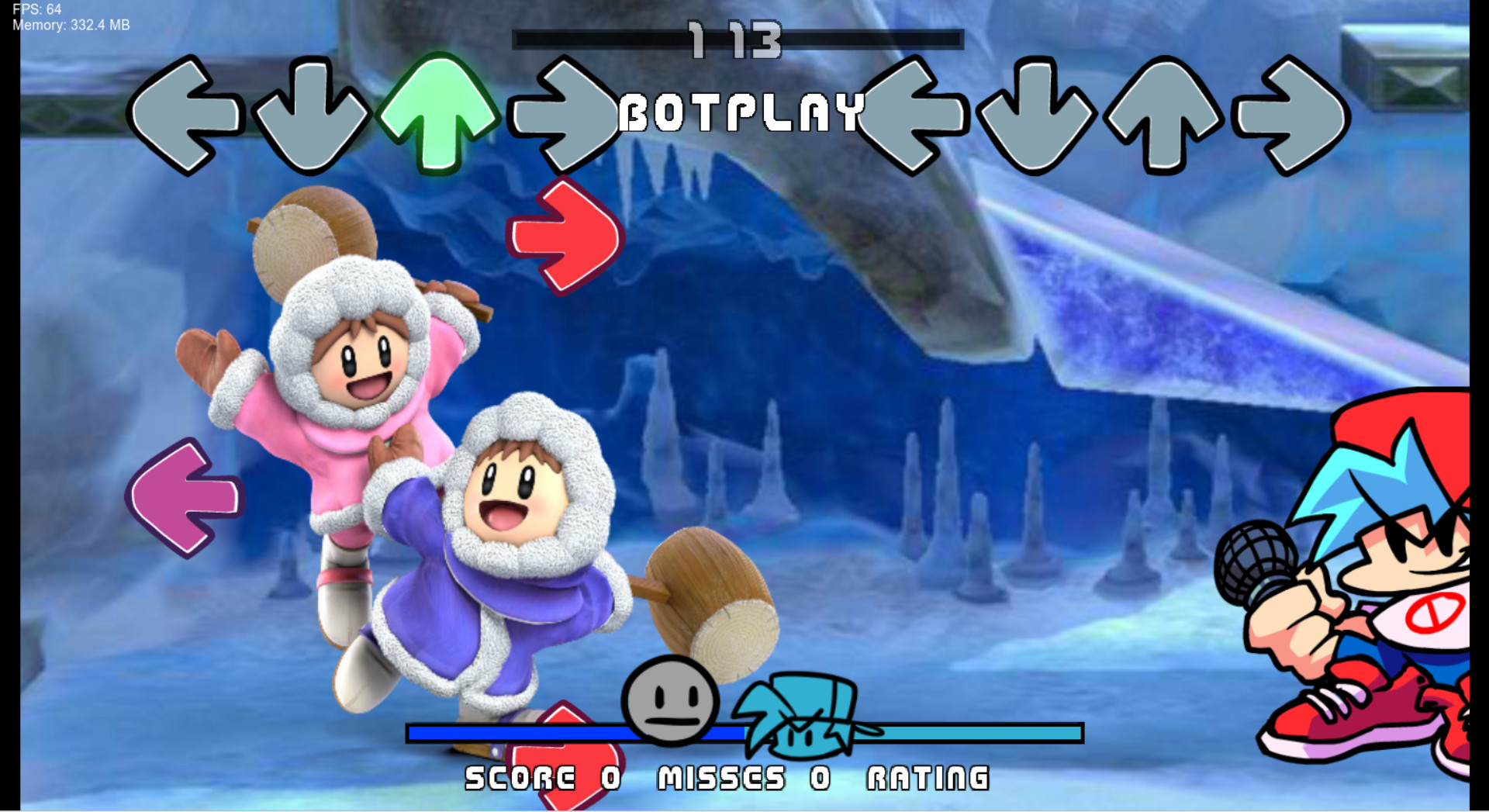Click the opponent's down arrow receptor
Viewport: 1489px width, 812px height.
pyautogui.click(x=310, y=116)
